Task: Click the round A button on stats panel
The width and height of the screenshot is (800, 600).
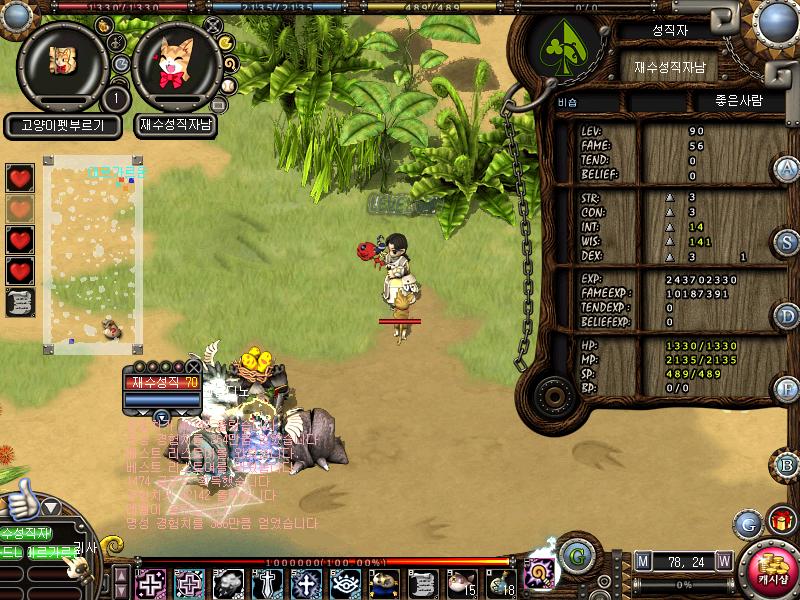Action: coord(787,169)
